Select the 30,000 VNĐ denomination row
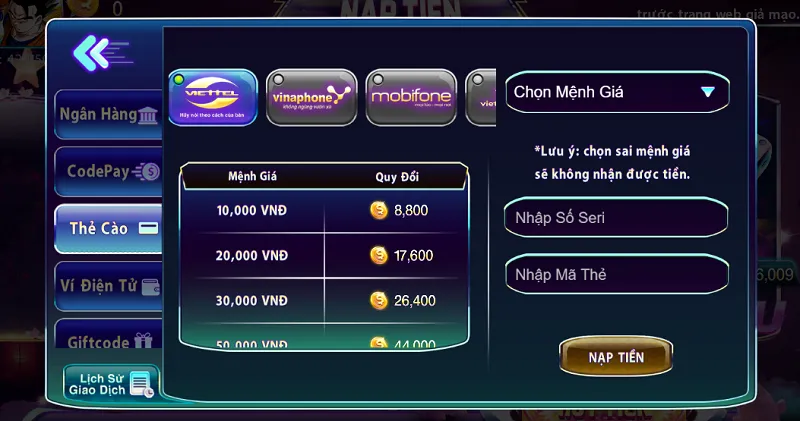This screenshot has height=421, width=800. coord(322,300)
